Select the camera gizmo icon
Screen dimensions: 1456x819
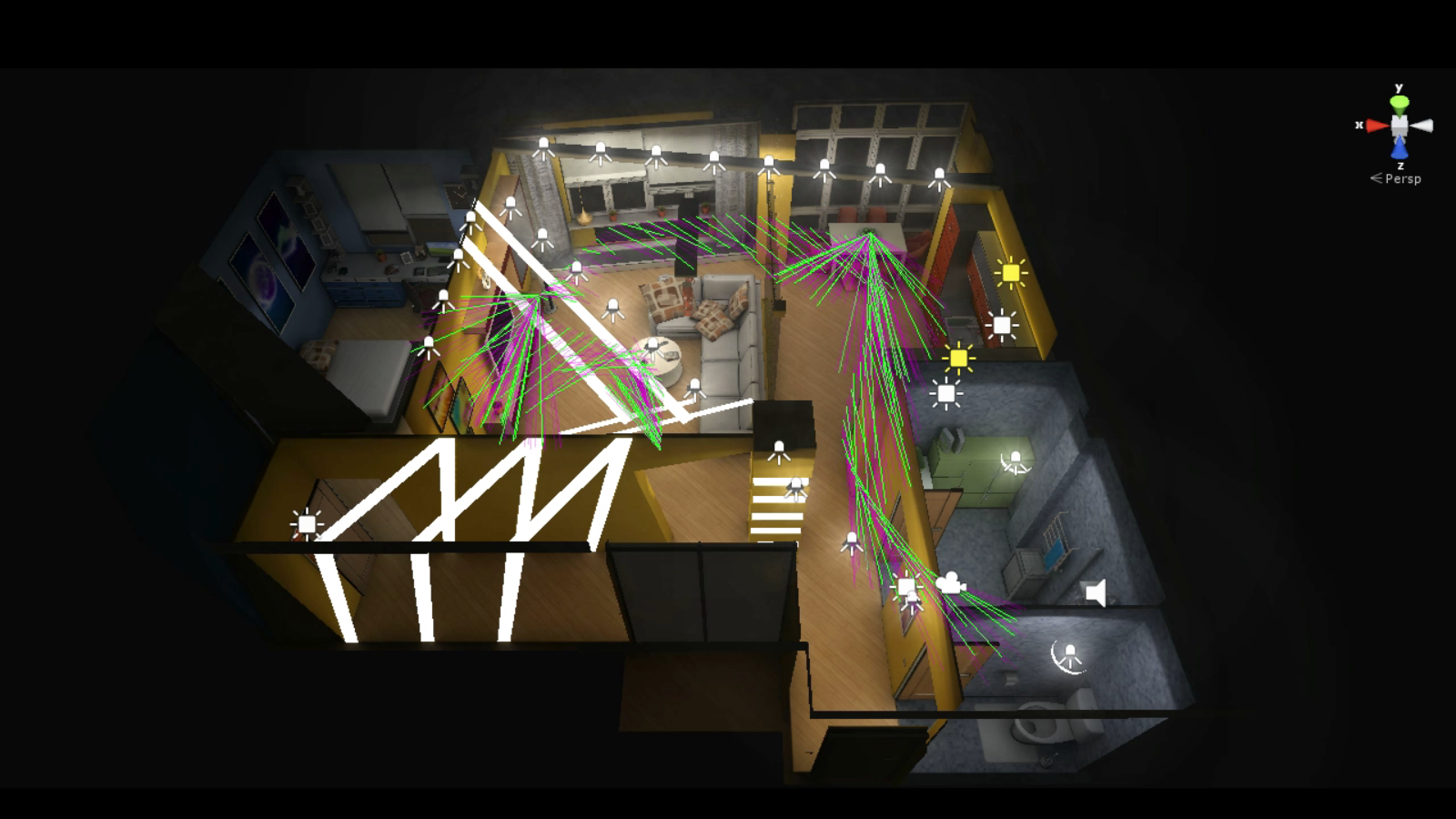click(x=950, y=582)
